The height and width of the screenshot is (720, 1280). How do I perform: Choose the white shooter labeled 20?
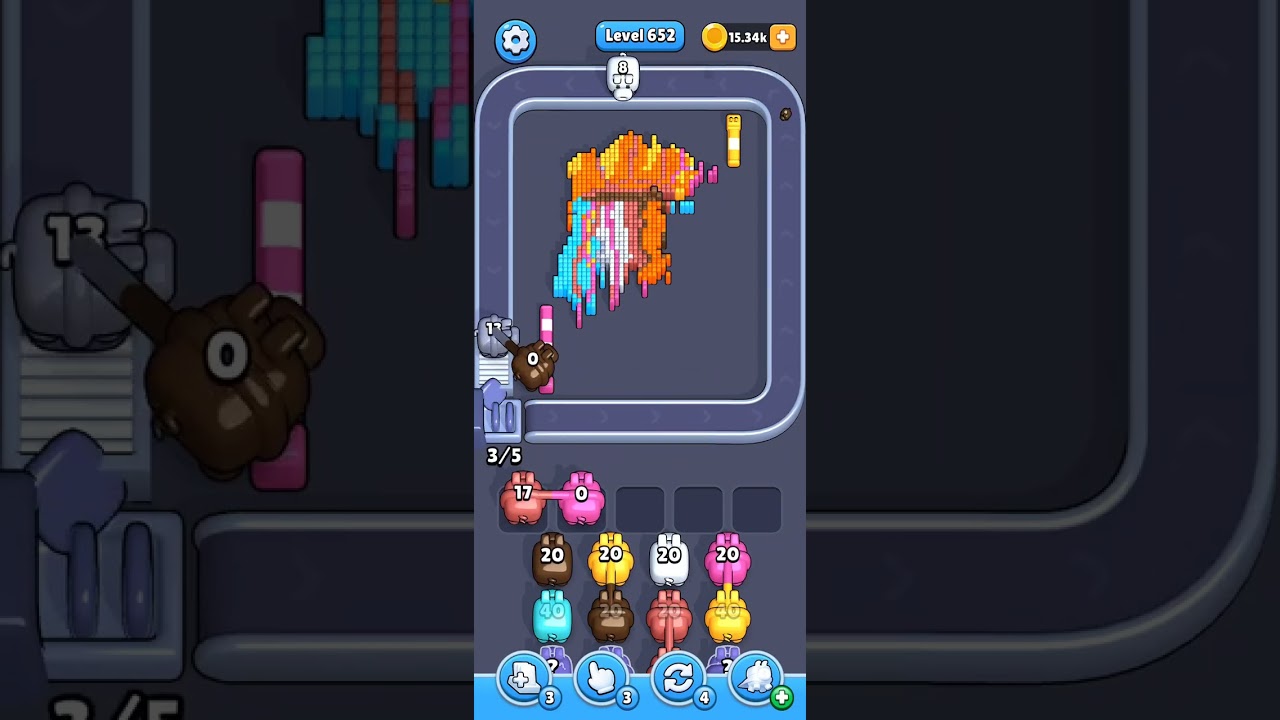tap(669, 560)
